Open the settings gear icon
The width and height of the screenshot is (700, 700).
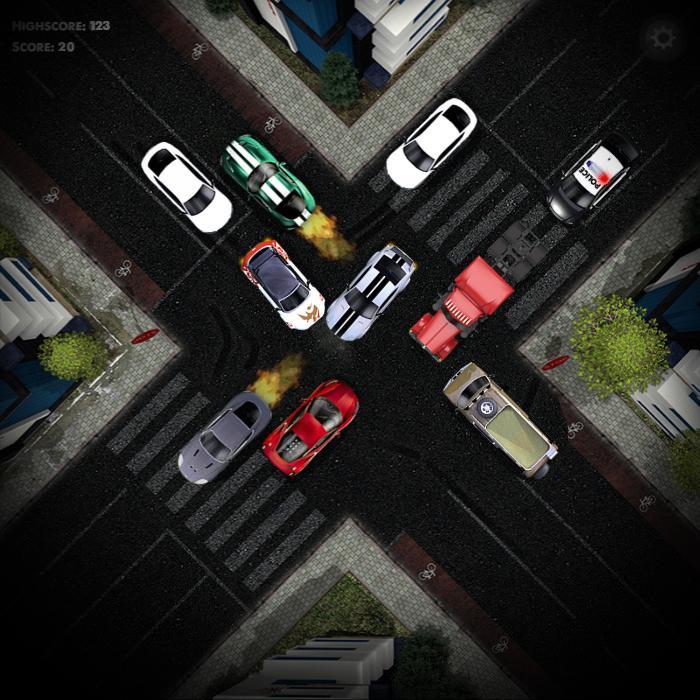click(x=661, y=39)
